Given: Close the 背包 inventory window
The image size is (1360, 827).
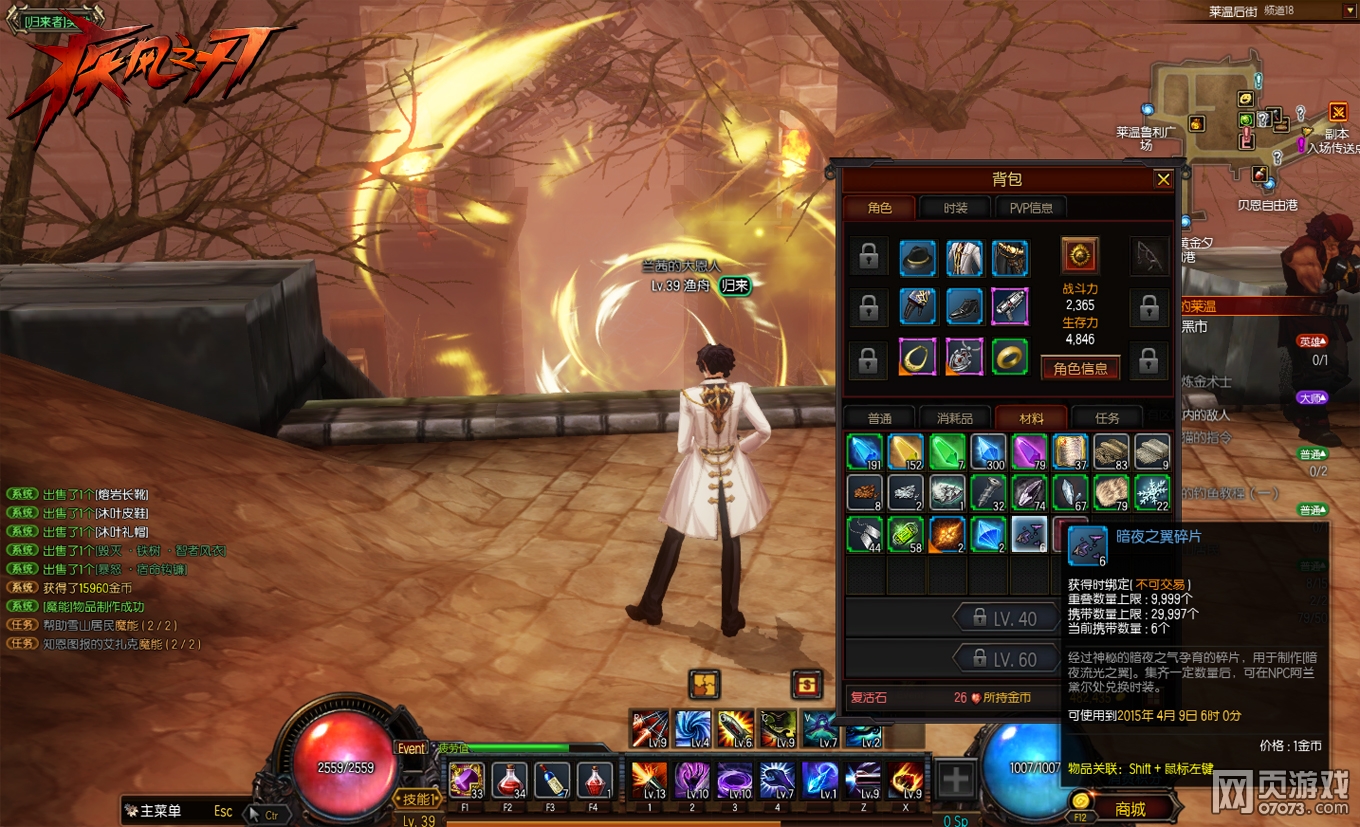Looking at the screenshot, I should [x=1163, y=180].
